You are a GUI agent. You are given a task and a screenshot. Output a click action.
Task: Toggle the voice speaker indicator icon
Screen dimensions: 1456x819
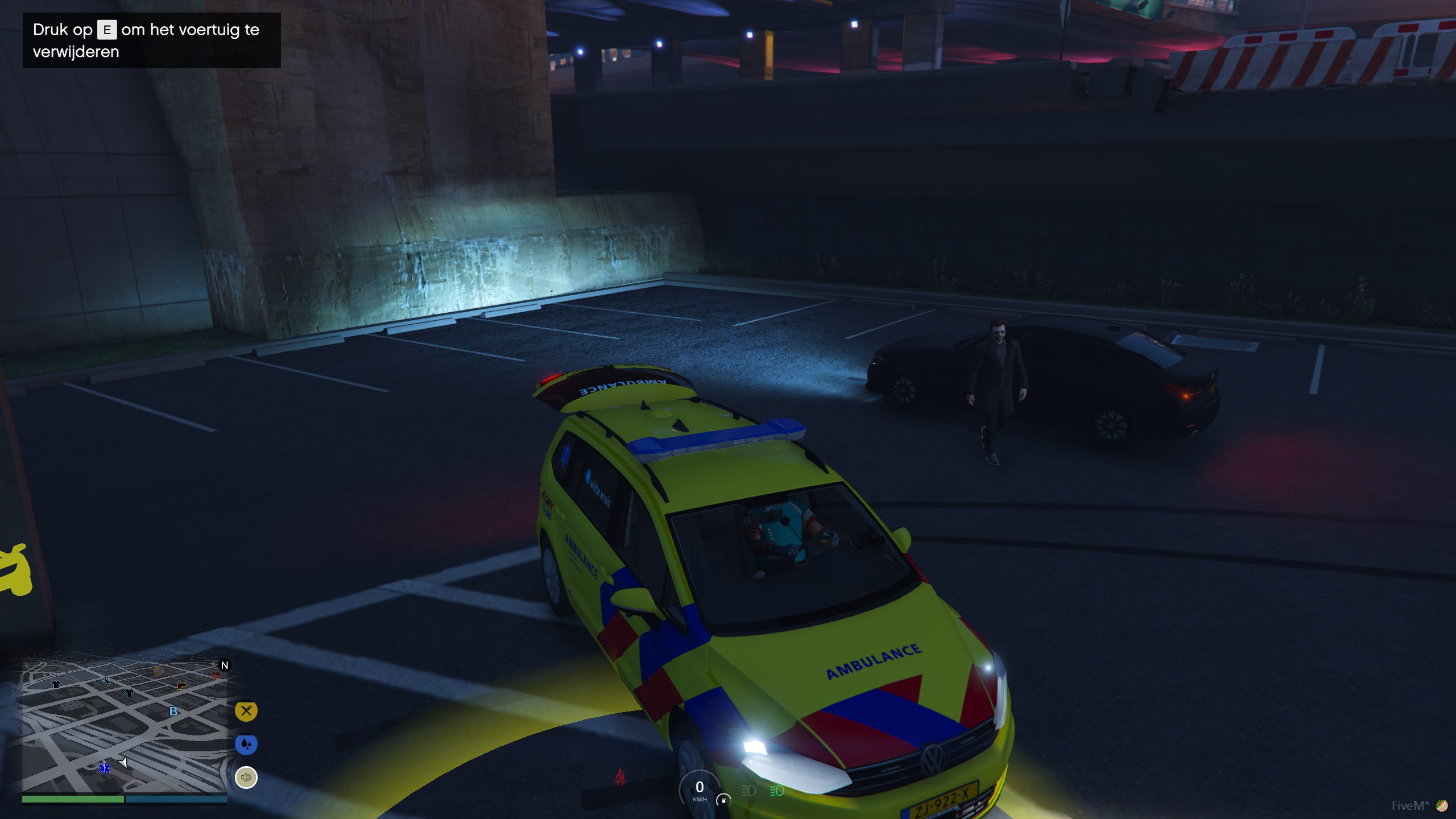coord(246,777)
